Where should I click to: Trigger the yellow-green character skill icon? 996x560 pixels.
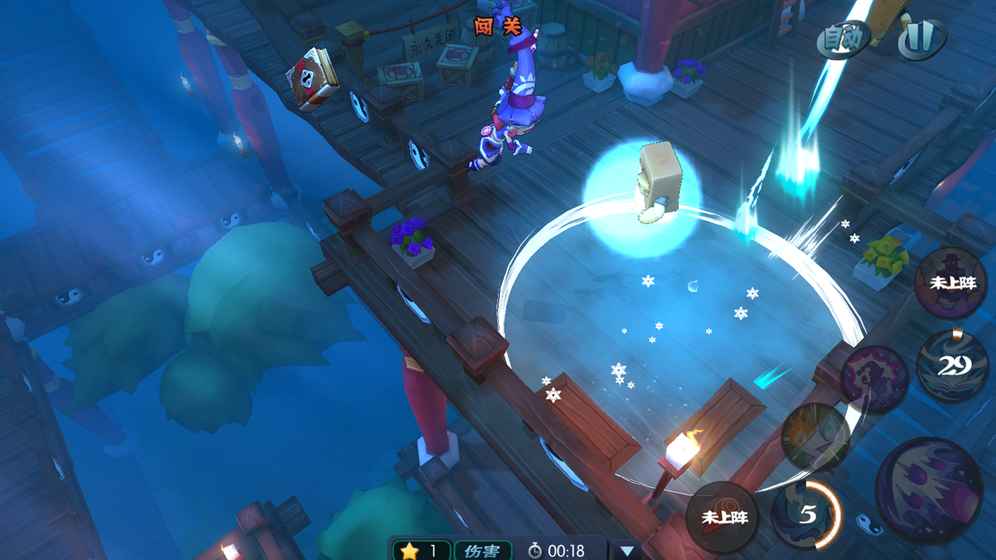(817, 437)
